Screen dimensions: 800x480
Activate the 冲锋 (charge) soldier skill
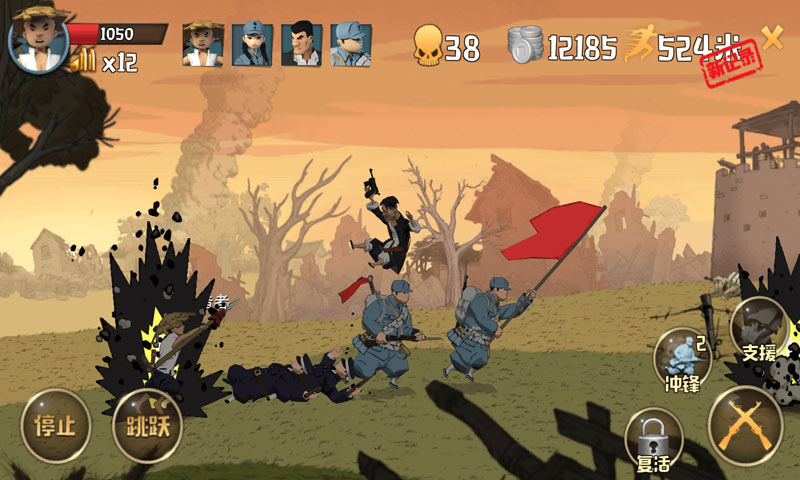tap(683, 360)
